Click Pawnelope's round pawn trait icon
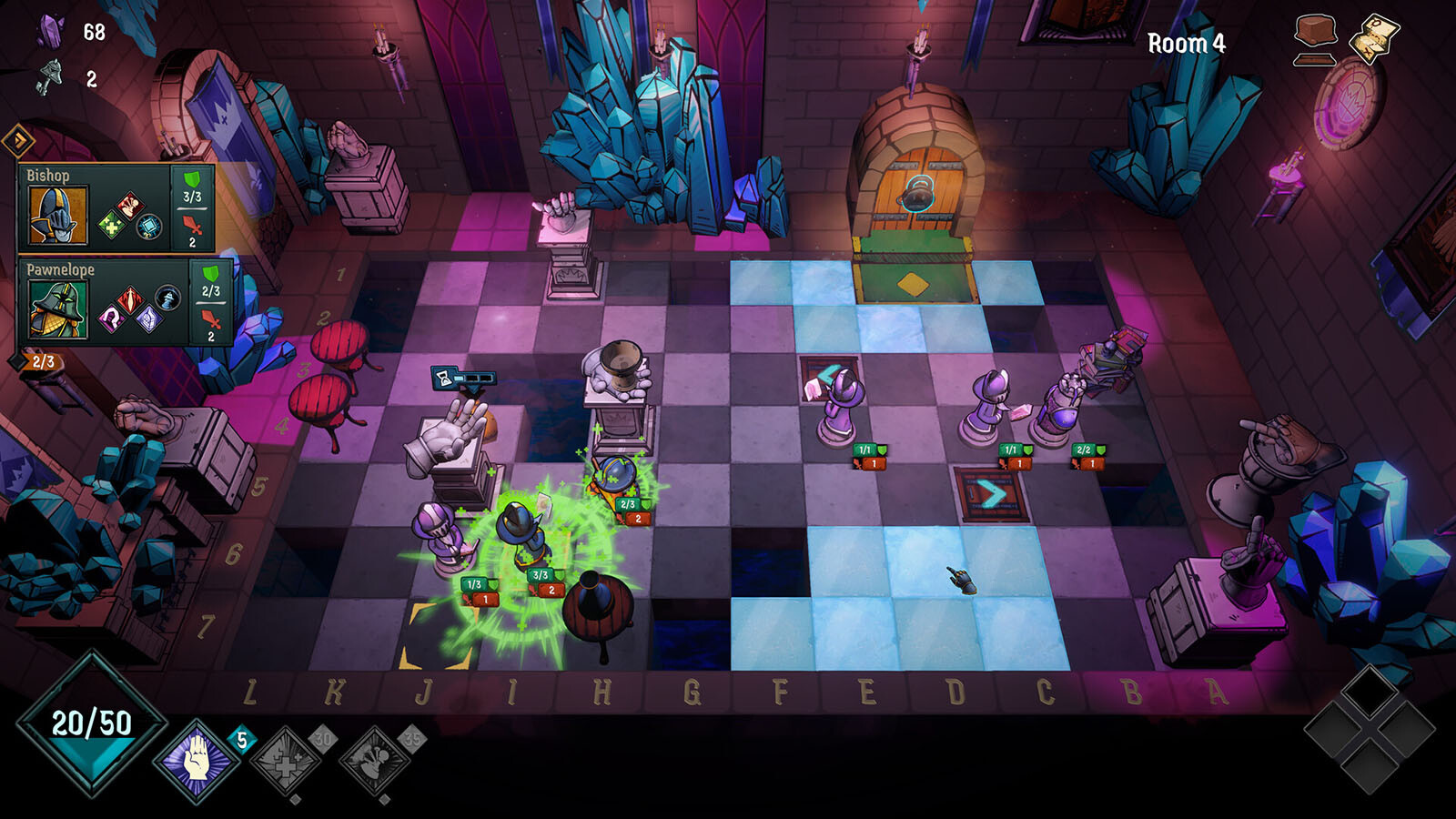Viewport: 1456px width, 819px height. tap(167, 297)
